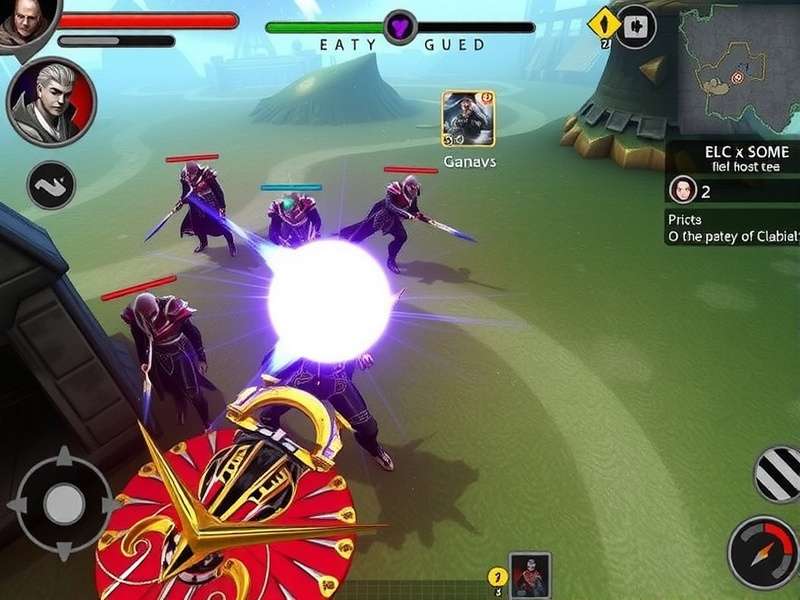
Task: Activate the round wave-symbol button
Action: click(51, 185)
